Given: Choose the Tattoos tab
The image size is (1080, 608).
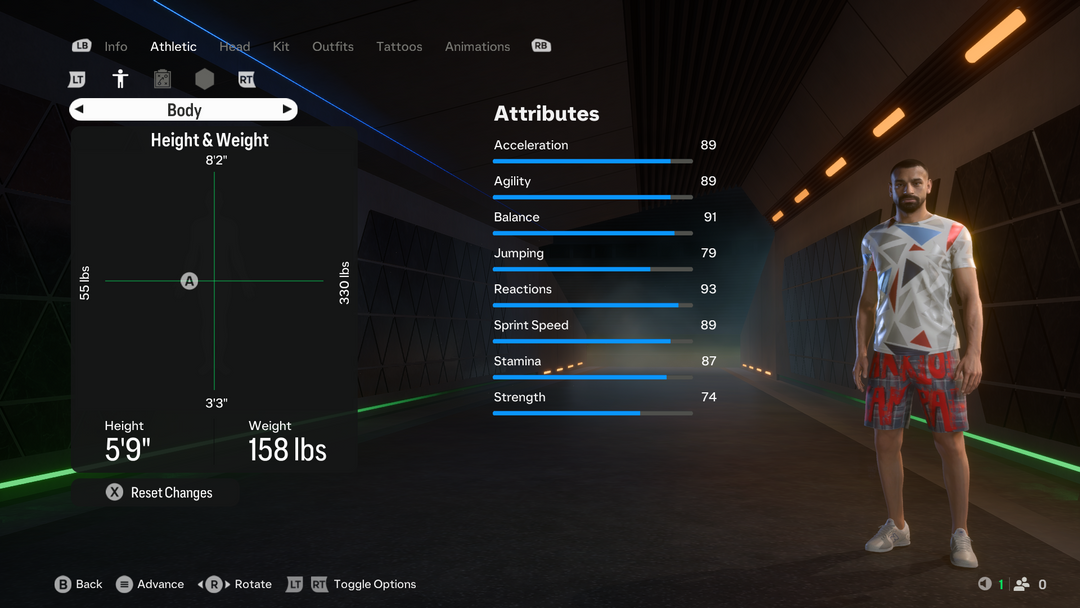Looking at the screenshot, I should (x=399, y=47).
